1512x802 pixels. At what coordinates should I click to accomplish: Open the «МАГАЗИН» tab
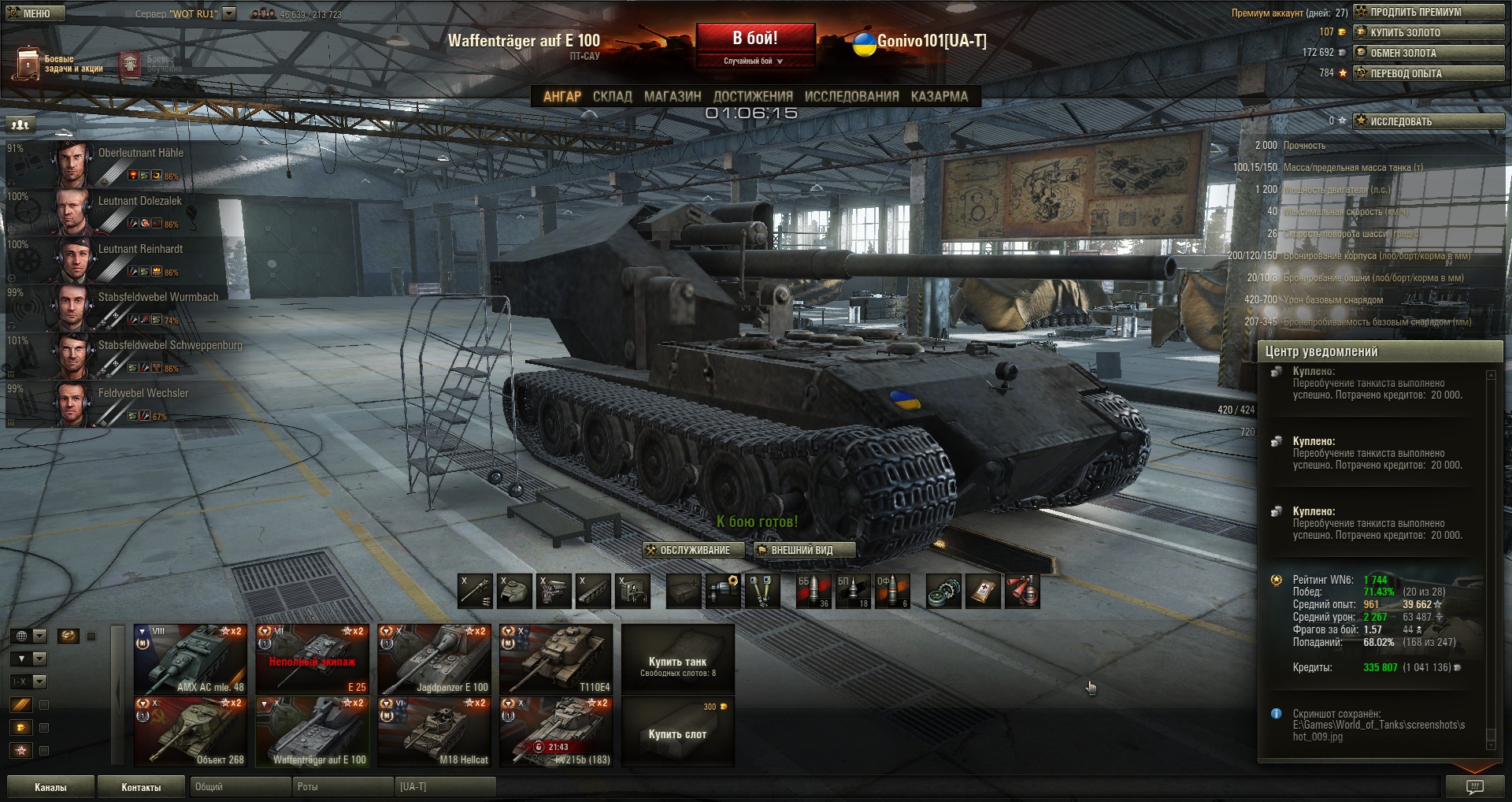[x=672, y=96]
